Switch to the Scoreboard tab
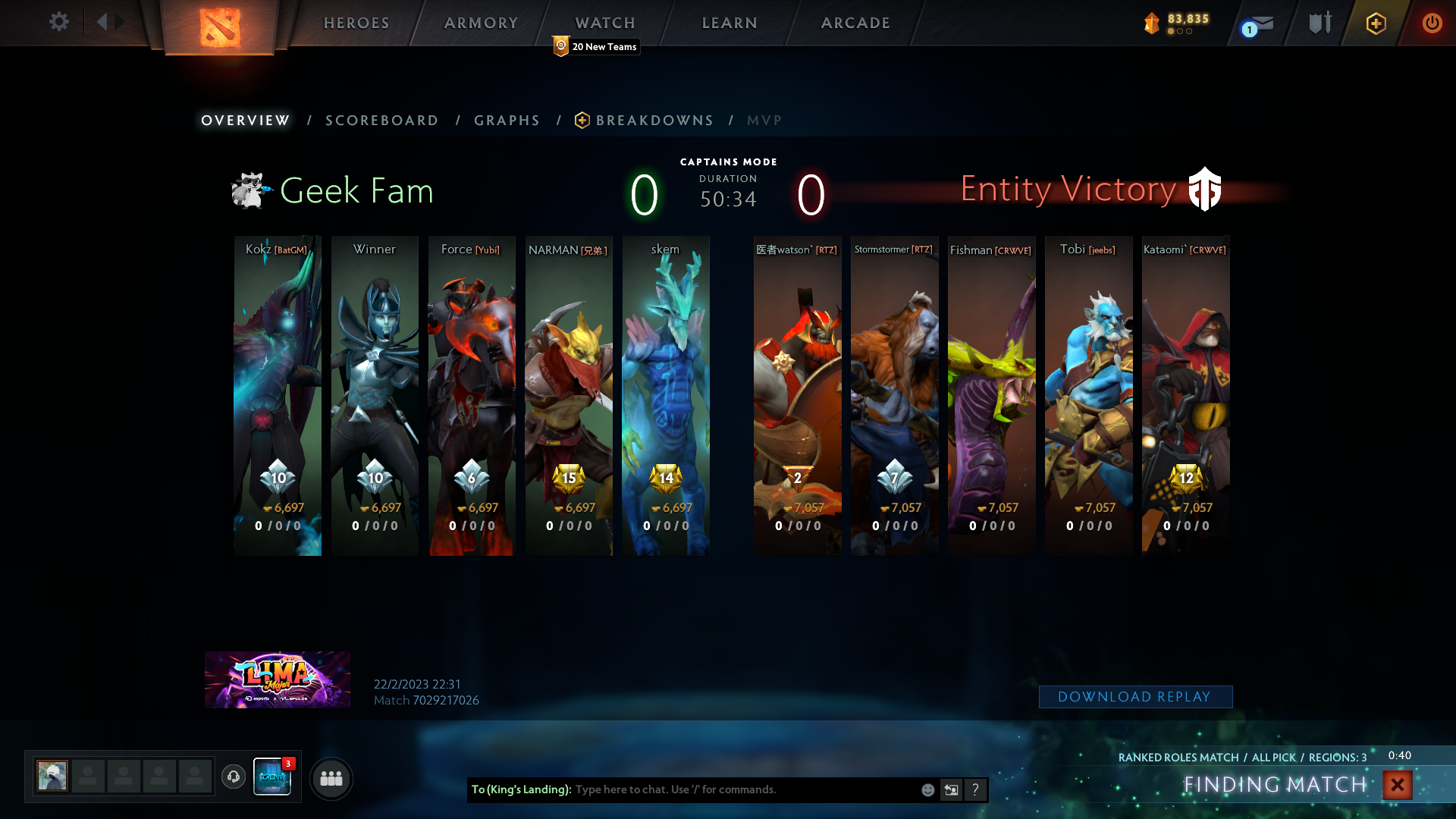The height and width of the screenshot is (819, 1456). click(381, 120)
